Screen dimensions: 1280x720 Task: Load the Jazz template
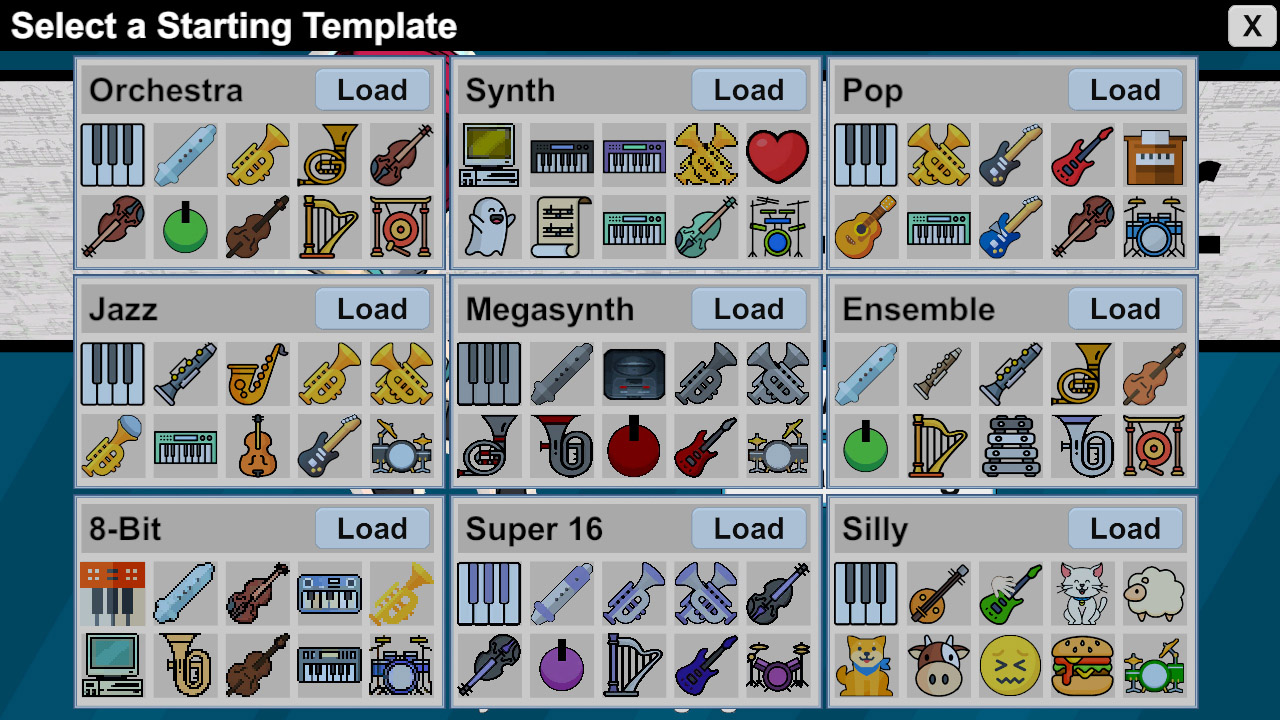(372, 309)
